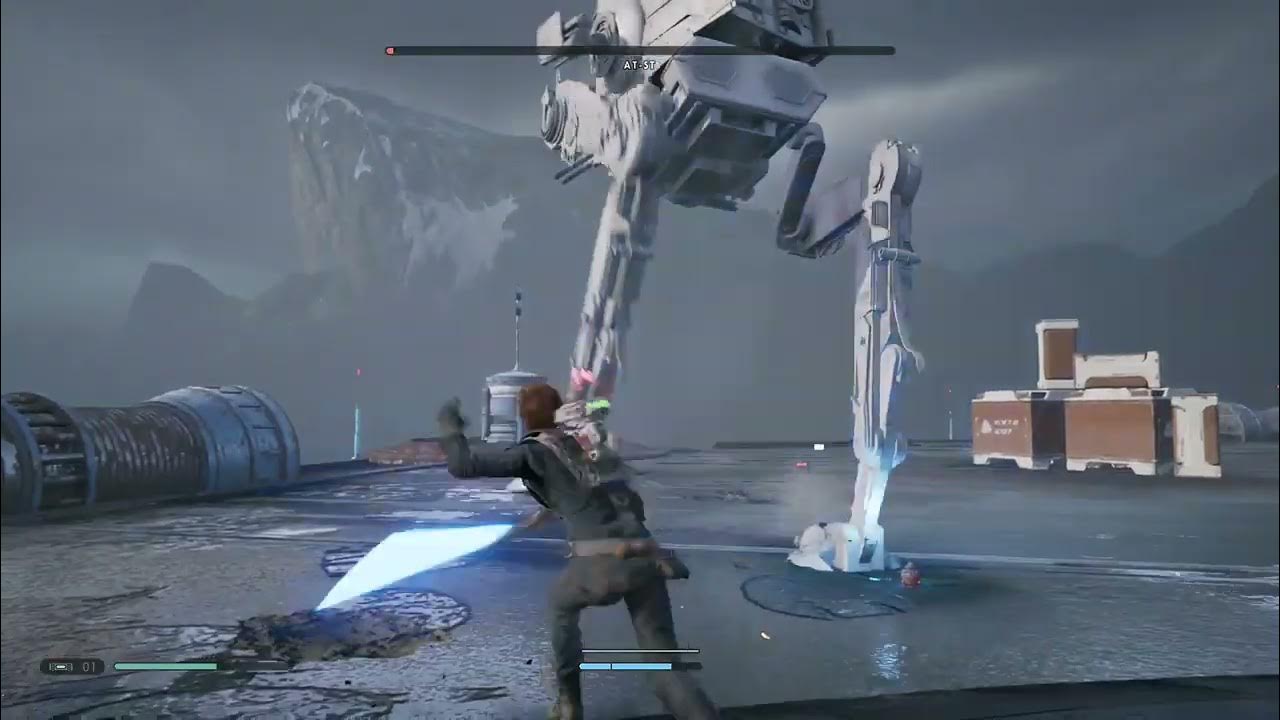Select the stim canister icon

[x=62, y=666]
